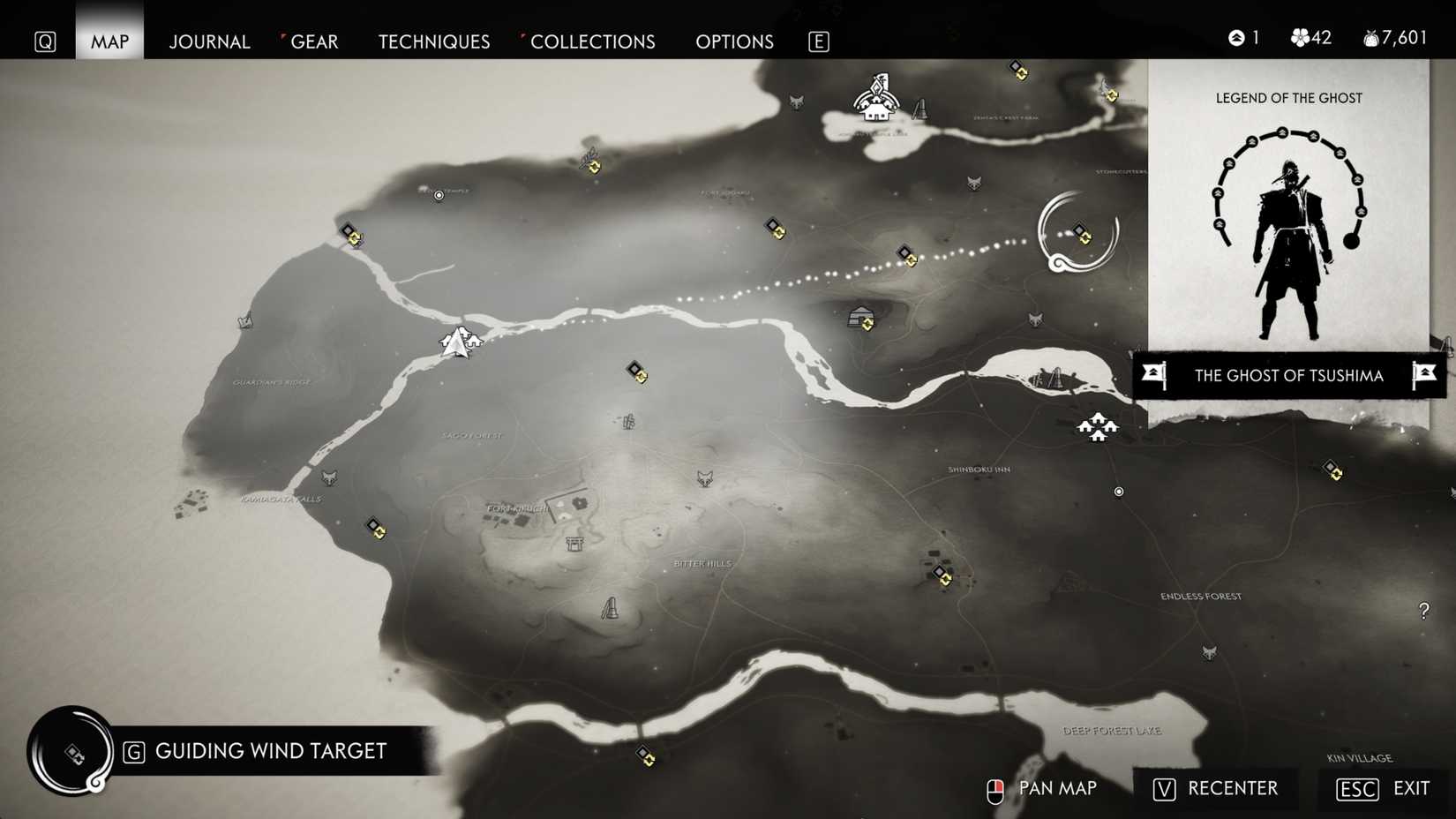Screen dimensions: 1456x819
Task: Select the bamboo strike icon near Endless Forest
Action: pyautogui.click(x=610, y=608)
